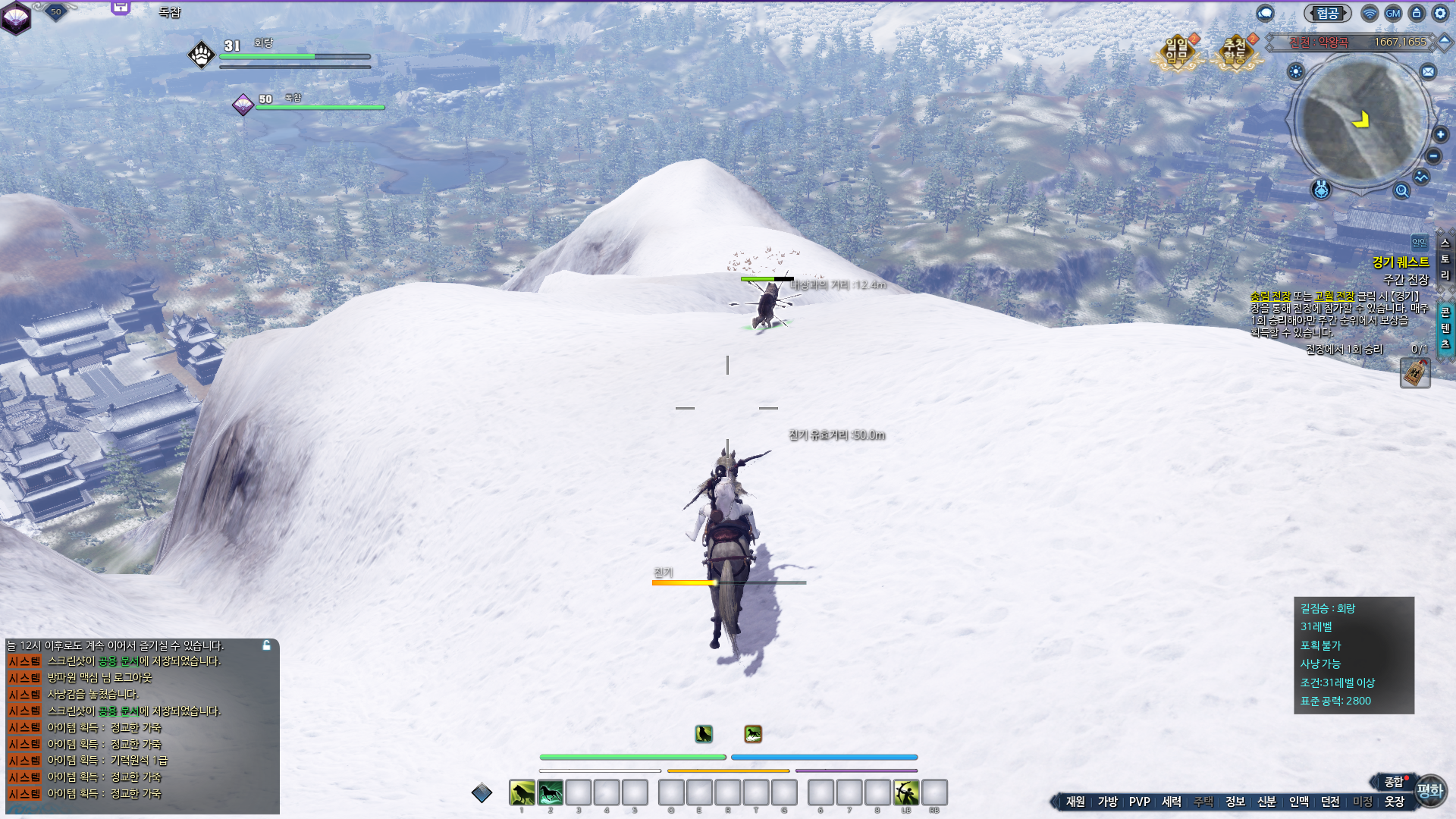Image resolution: width=1456 pixels, height=819 pixels.
Task: Switch to the 종합 chat channel tab
Action: pyautogui.click(x=1393, y=782)
